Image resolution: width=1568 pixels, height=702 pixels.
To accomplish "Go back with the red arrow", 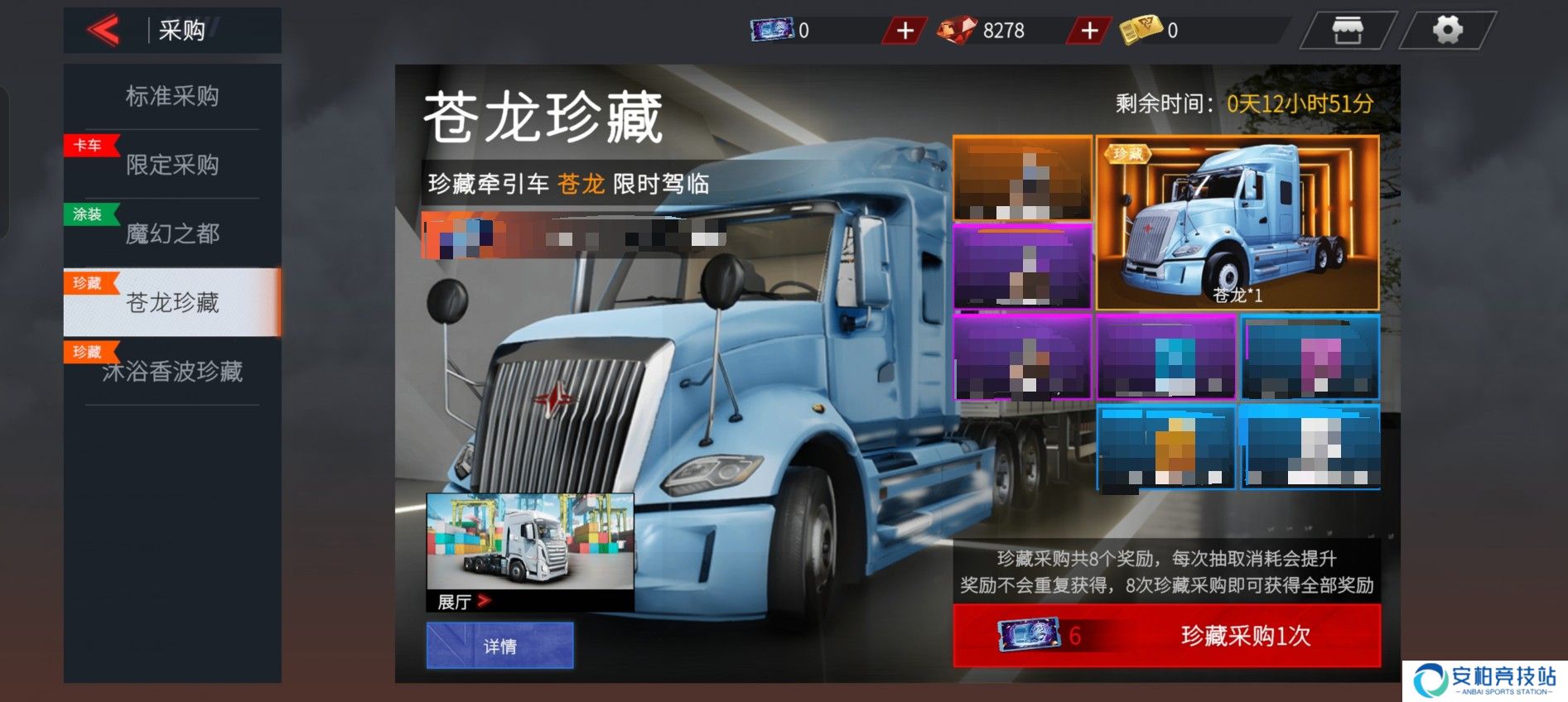I will click(104, 31).
